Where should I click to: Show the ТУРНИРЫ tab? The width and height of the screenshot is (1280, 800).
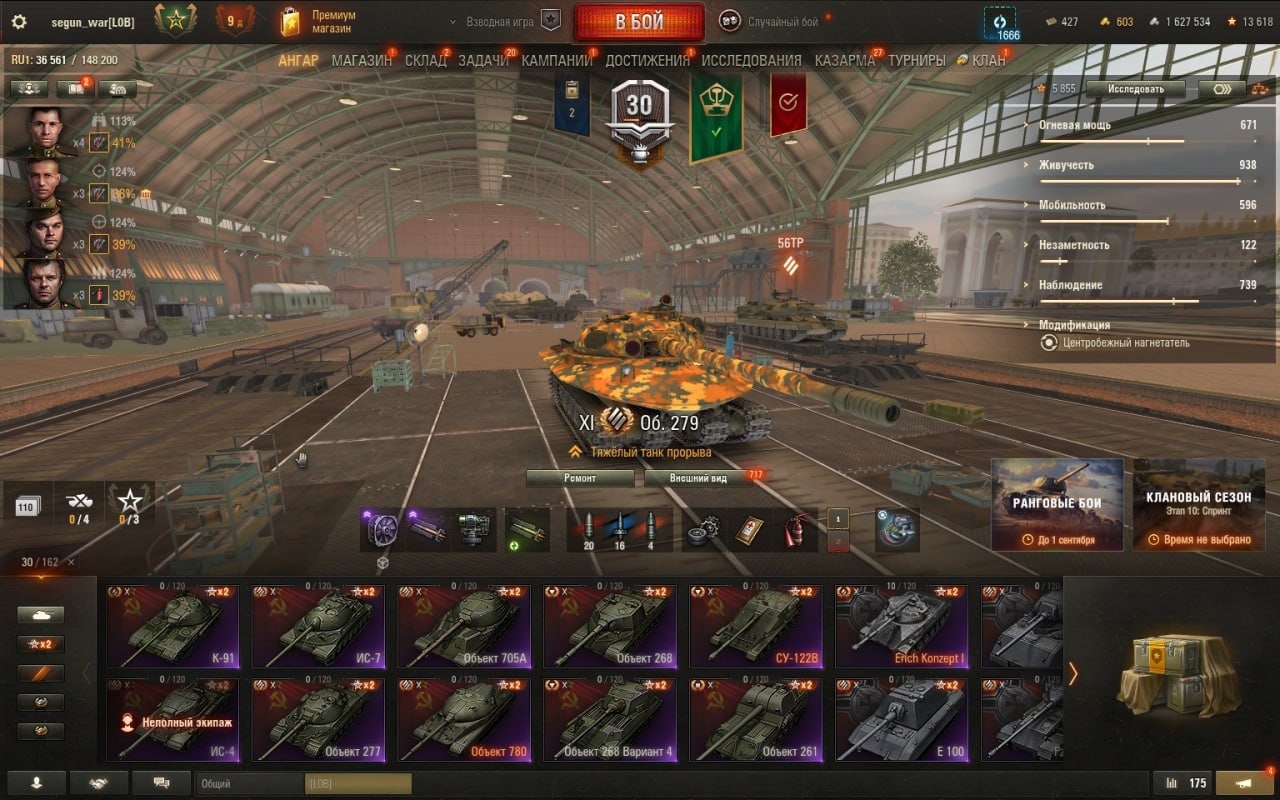[916, 60]
